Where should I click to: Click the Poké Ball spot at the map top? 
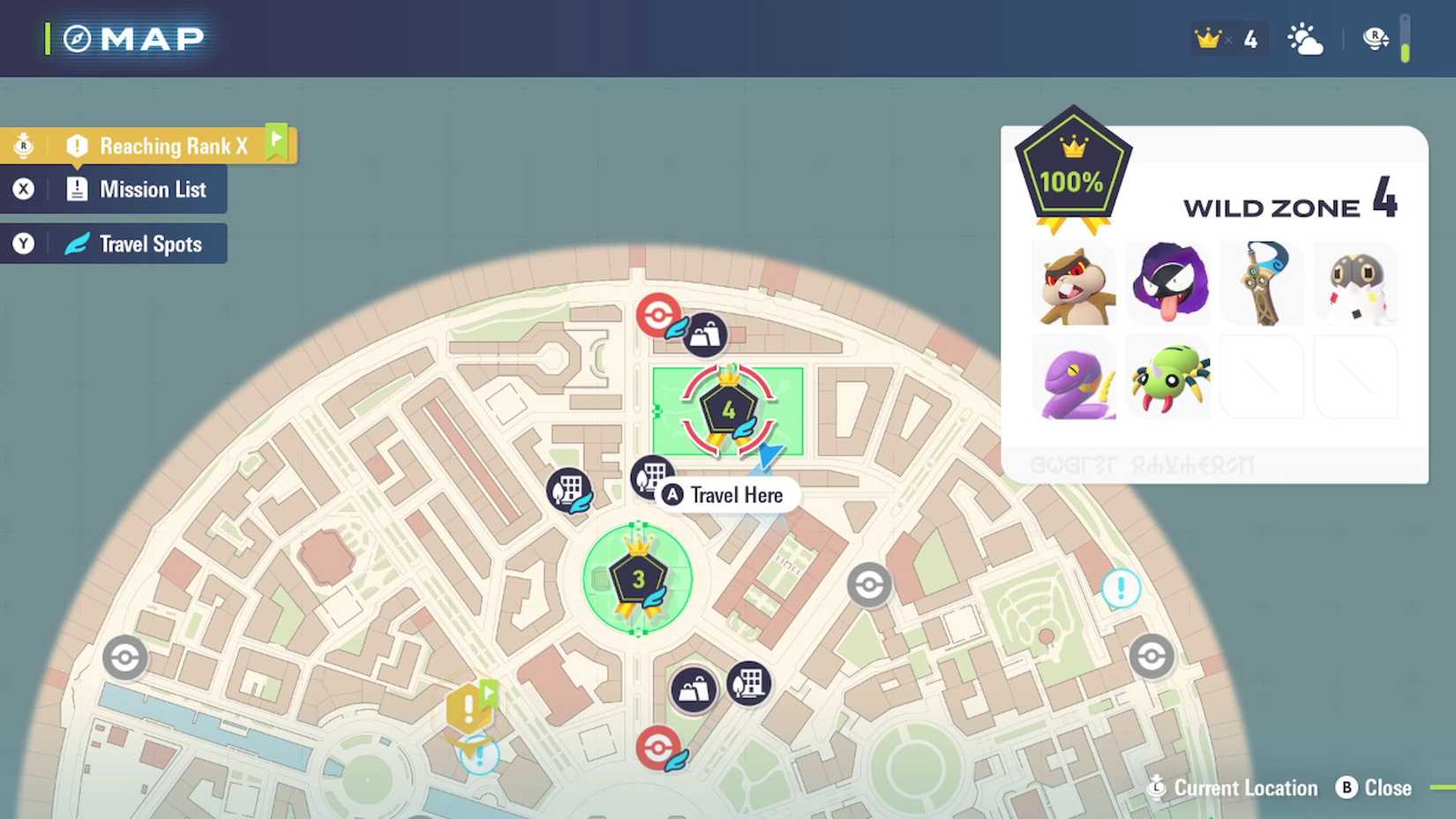(x=657, y=313)
